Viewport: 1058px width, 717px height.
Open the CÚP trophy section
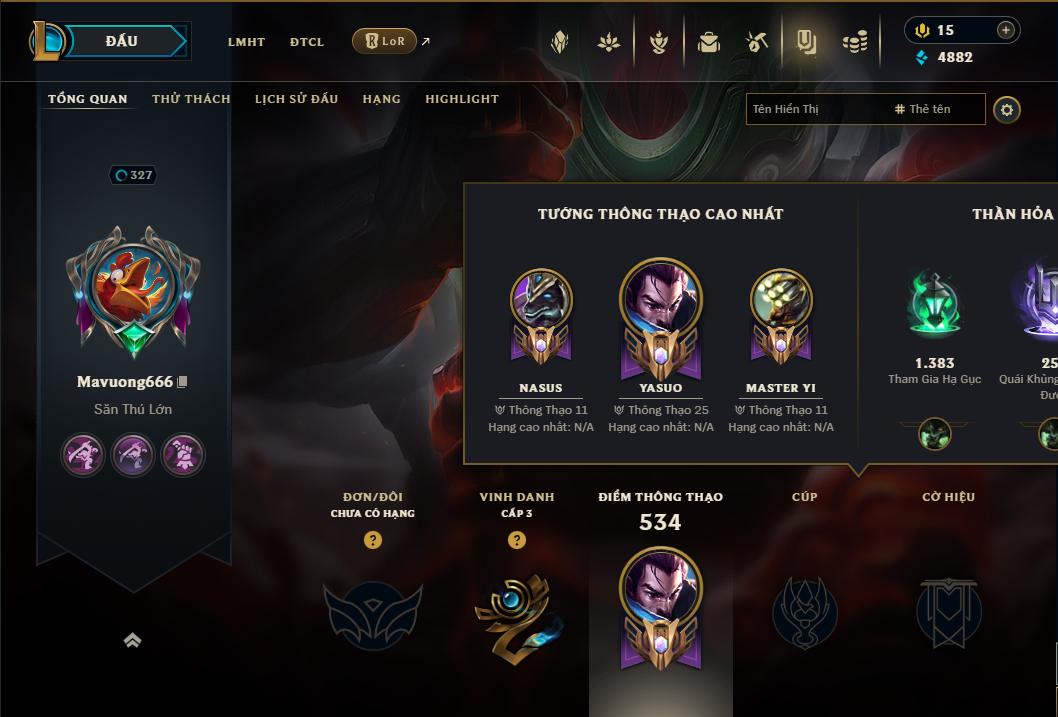[804, 610]
